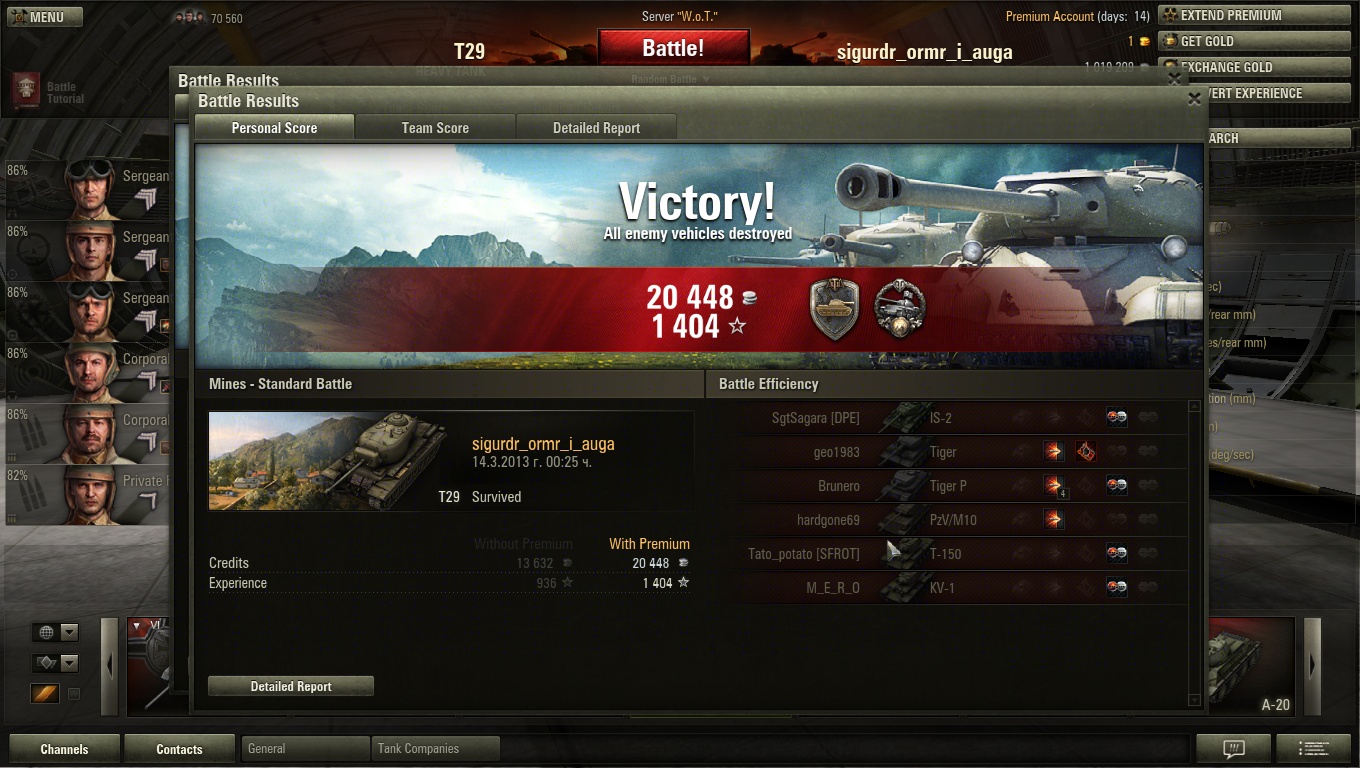Click the first achievement medal badge

[835, 308]
